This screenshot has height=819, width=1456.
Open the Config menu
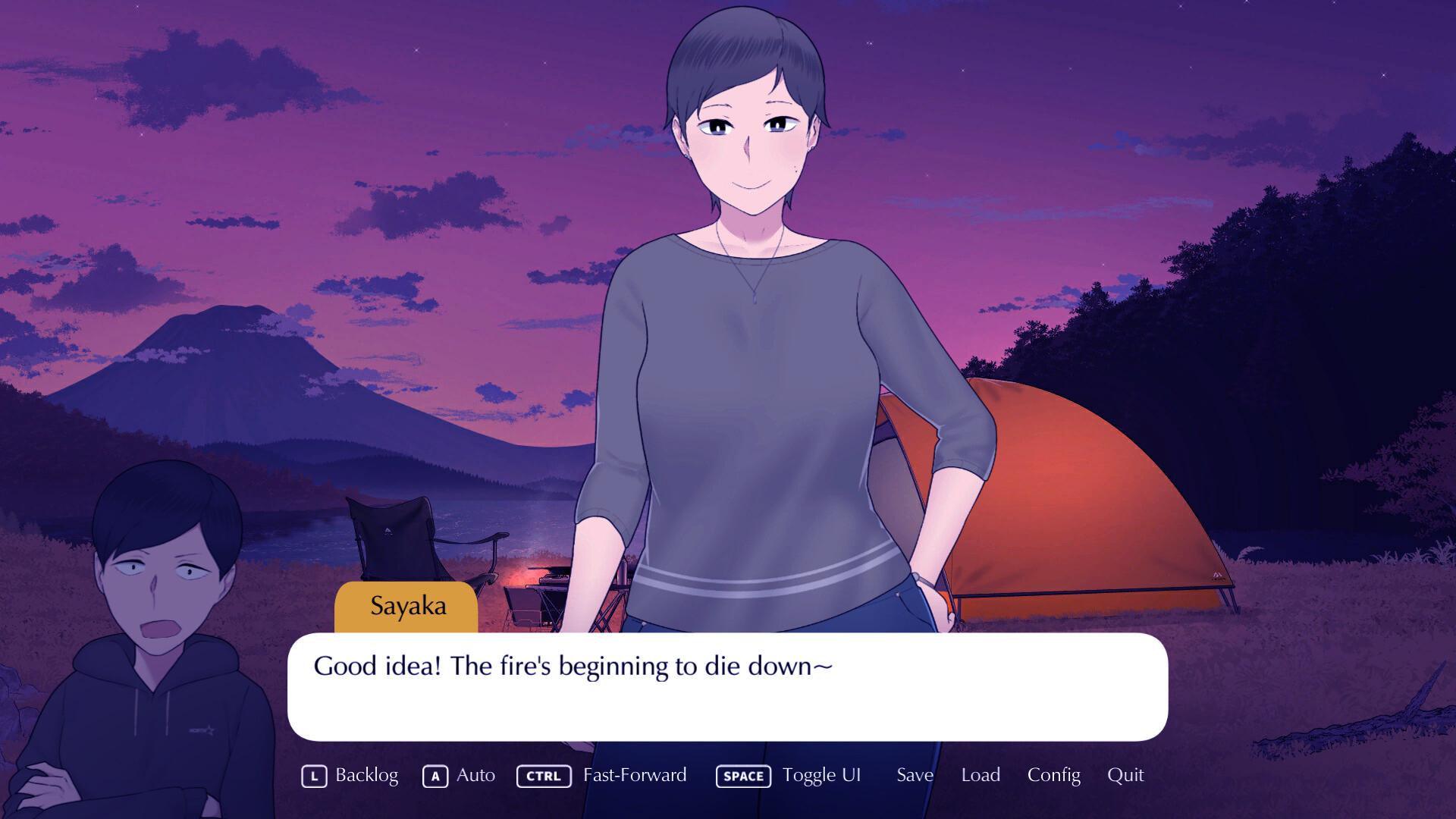click(1053, 775)
